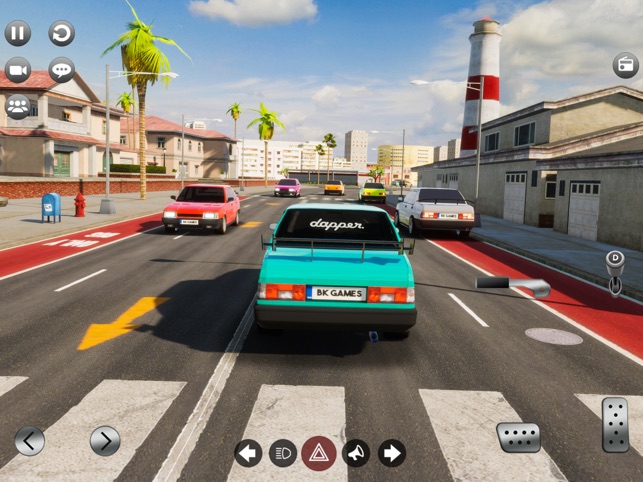Open the multiplayer players icon
Image resolution: width=643 pixels, height=482 pixels.
(x=18, y=106)
